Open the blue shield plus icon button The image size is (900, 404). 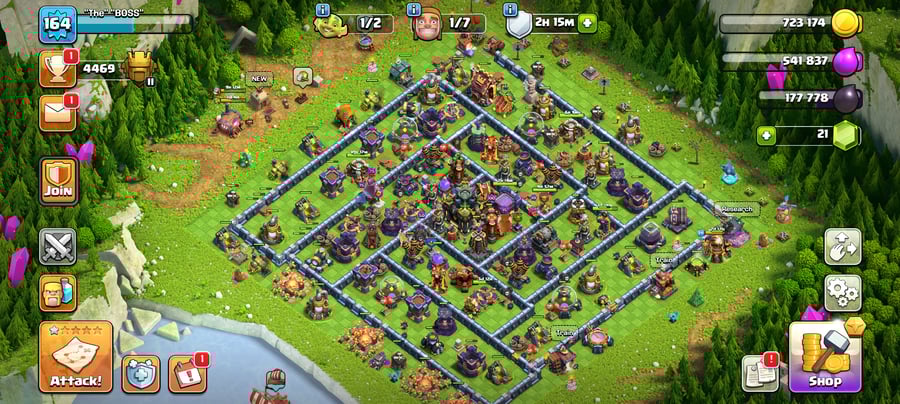[141, 373]
